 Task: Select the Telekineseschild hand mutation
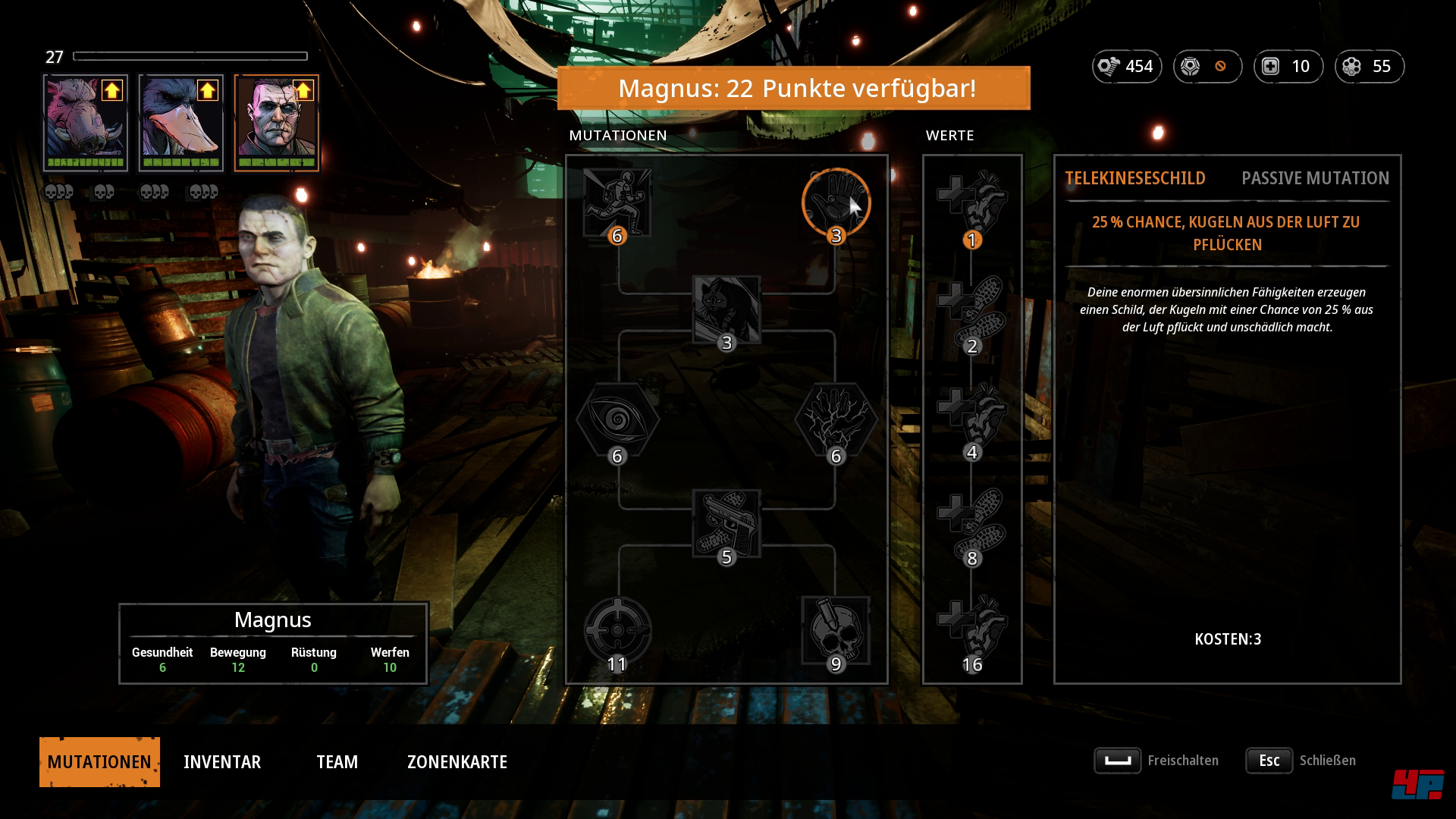[836, 202]
